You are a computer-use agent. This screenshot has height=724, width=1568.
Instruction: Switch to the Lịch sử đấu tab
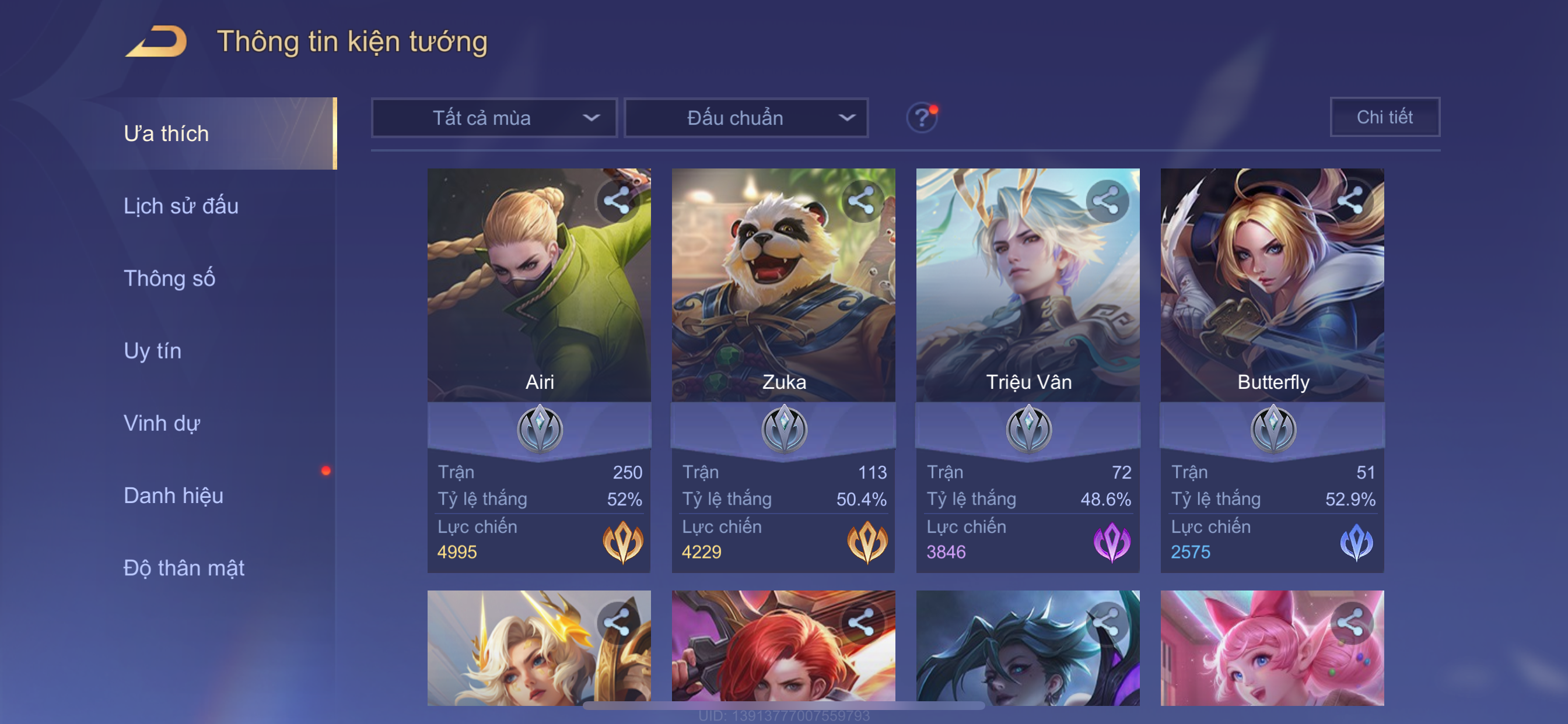pyautogui.click(x=181, y=206)
